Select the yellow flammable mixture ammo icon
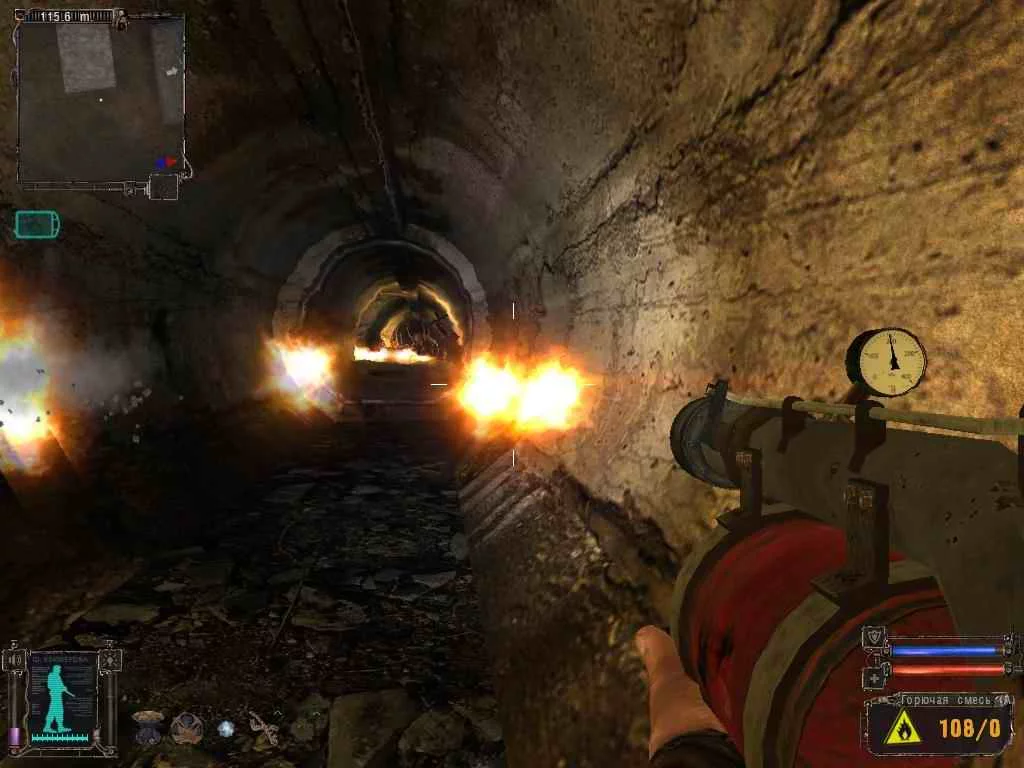 [902, 729]
